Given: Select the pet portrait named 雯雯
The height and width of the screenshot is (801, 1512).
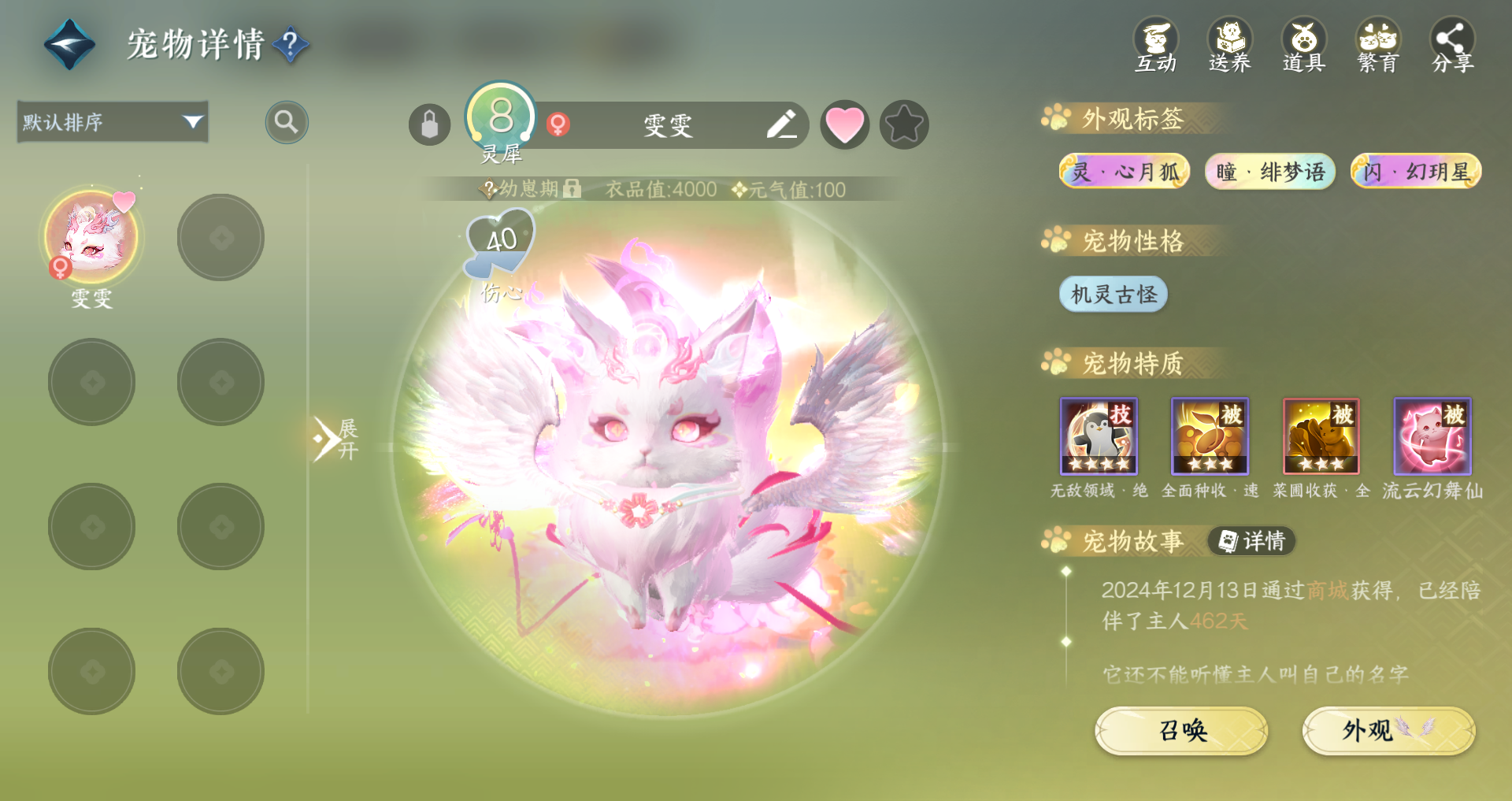Looking at the screenshot, I should click(91, 237).
